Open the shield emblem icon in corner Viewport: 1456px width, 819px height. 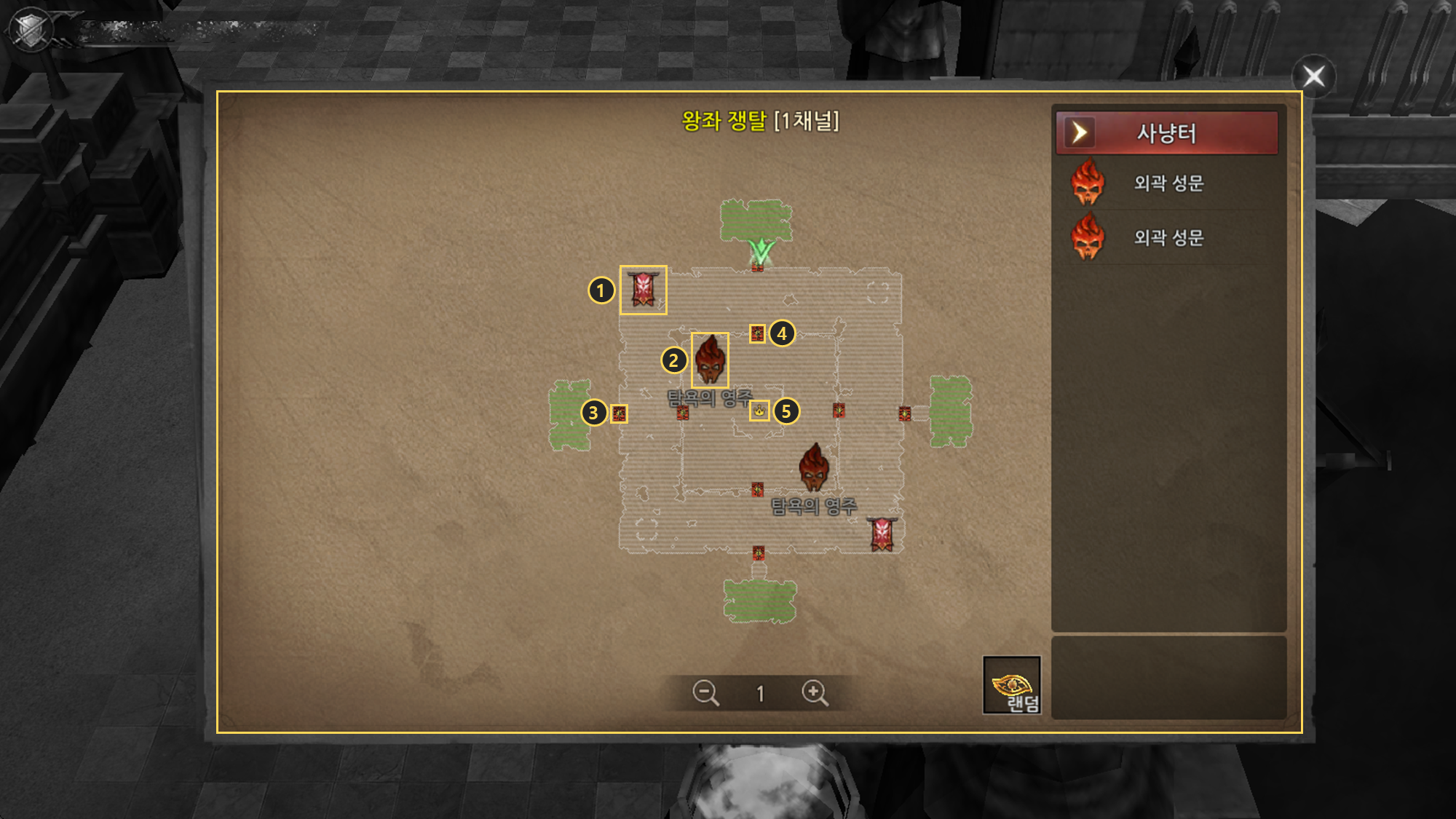pyautogui.click(x=31, y=31)
